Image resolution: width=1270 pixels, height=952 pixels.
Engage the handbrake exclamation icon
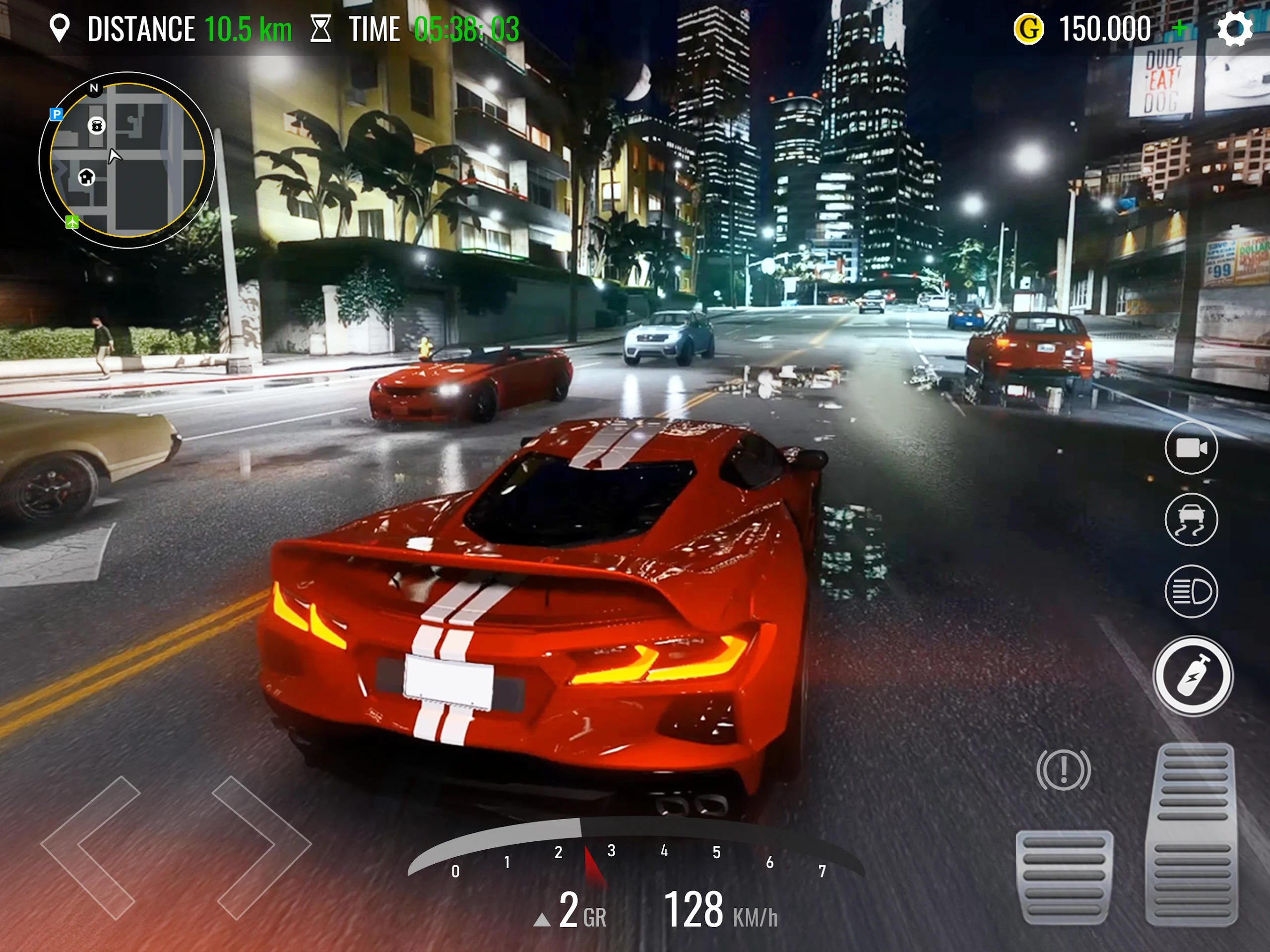(x=1063, y=769)
